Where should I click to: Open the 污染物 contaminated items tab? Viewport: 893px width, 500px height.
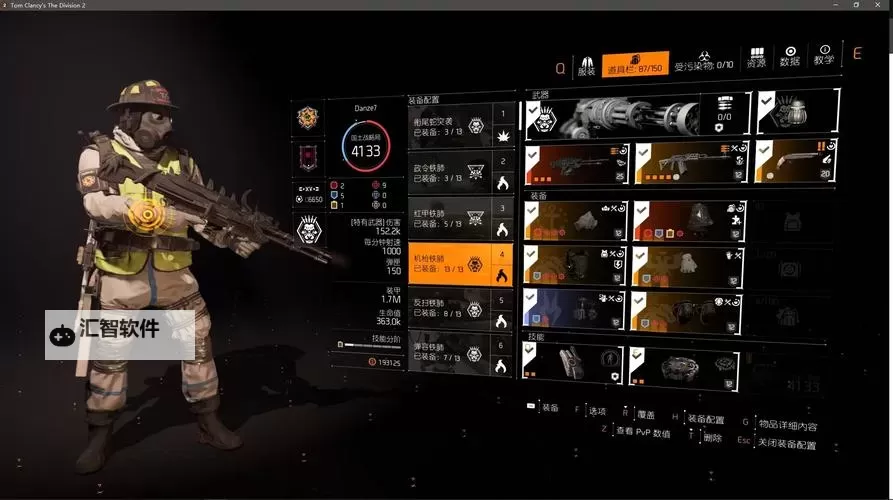coord(704,61)
